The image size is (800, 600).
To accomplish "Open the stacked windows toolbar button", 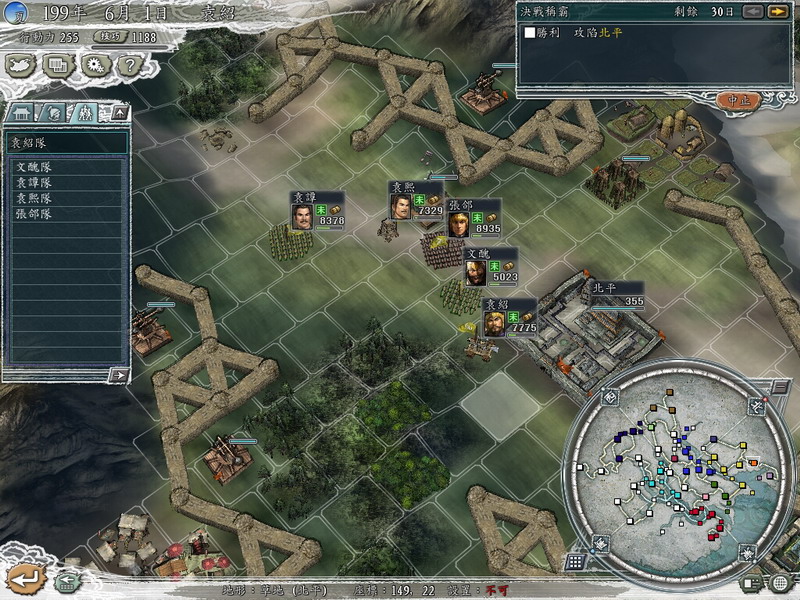I will pos(59,65).
